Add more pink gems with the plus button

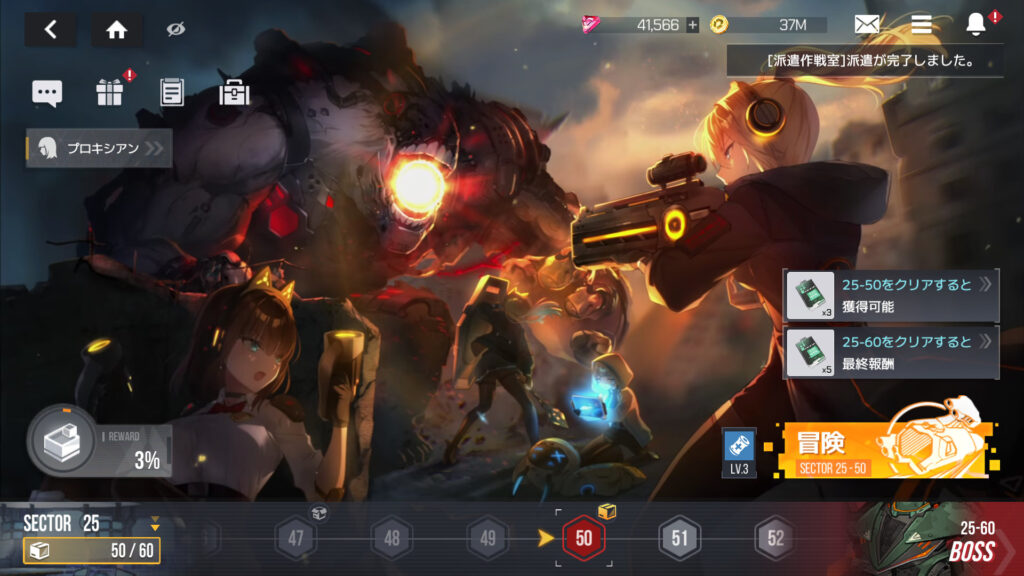[692, 25]
